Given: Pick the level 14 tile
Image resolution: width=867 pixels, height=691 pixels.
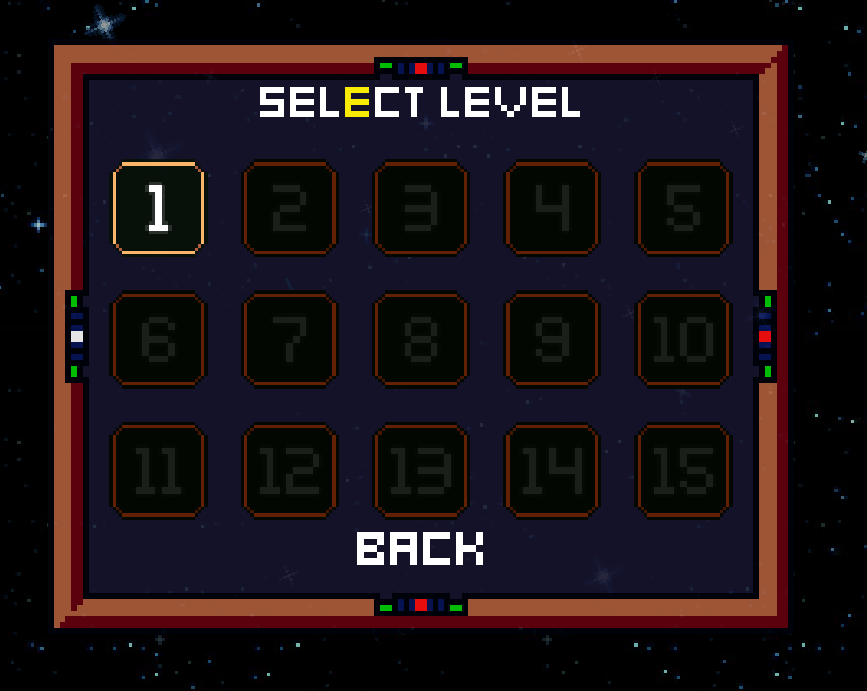Looking at the screenshot, I should (x=552, y=470).
